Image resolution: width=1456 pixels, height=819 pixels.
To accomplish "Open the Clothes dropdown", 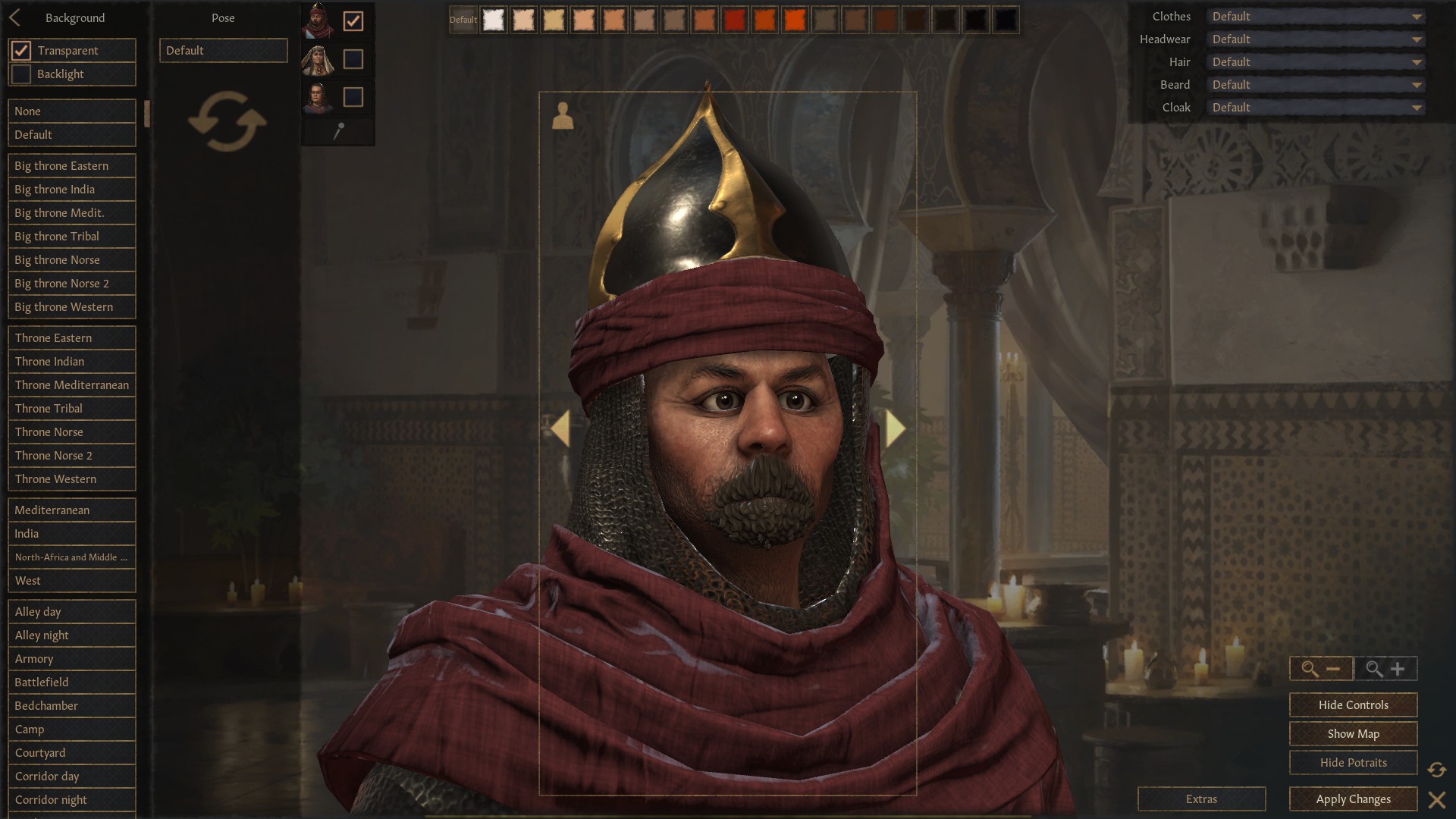I will click(x=1316, y=17).
